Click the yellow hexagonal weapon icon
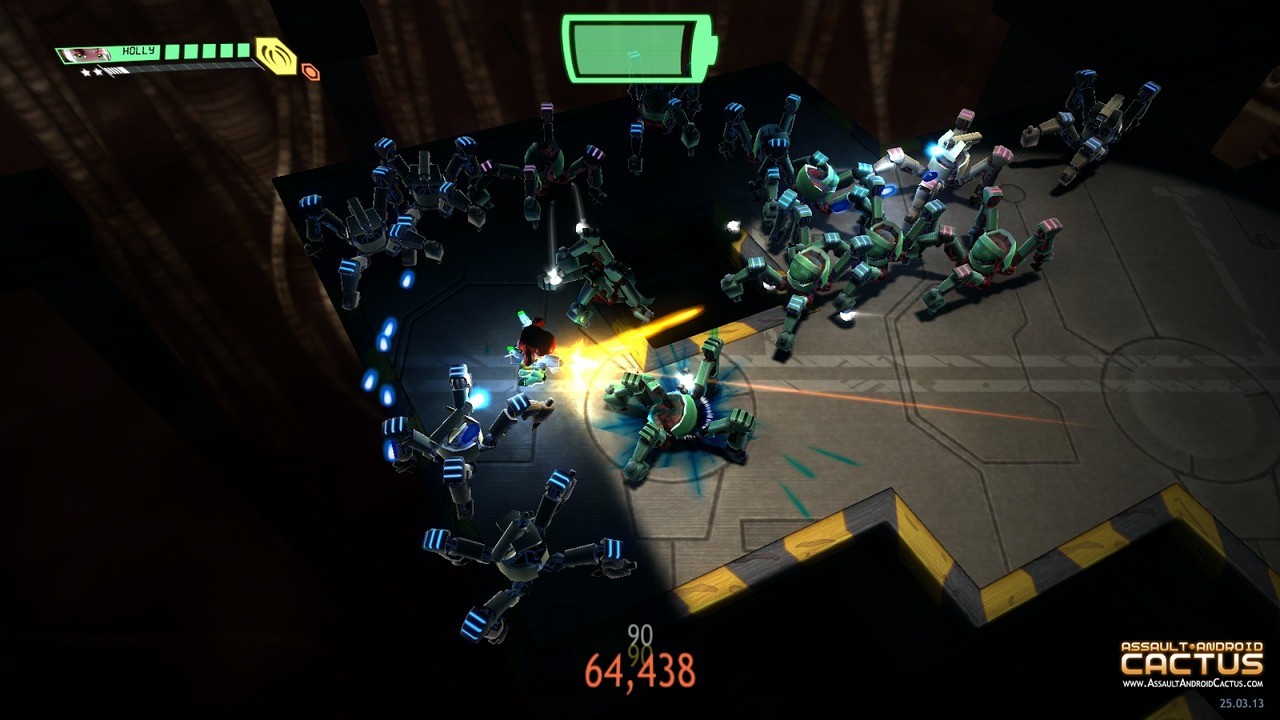Image resolution: width=1280 pixels, height=720 pixels. (x=274, y=57)
